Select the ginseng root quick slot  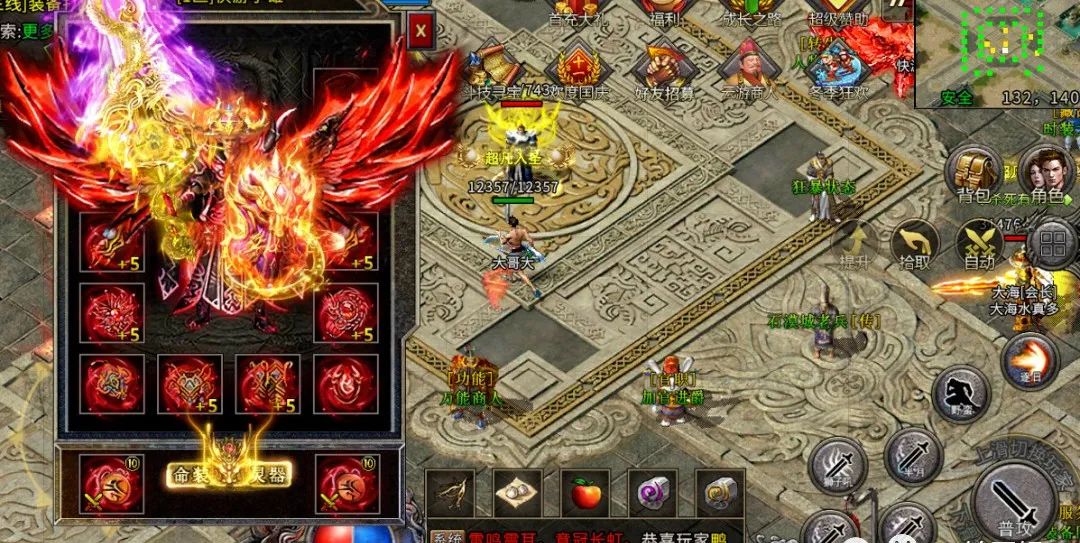(450, 492)
